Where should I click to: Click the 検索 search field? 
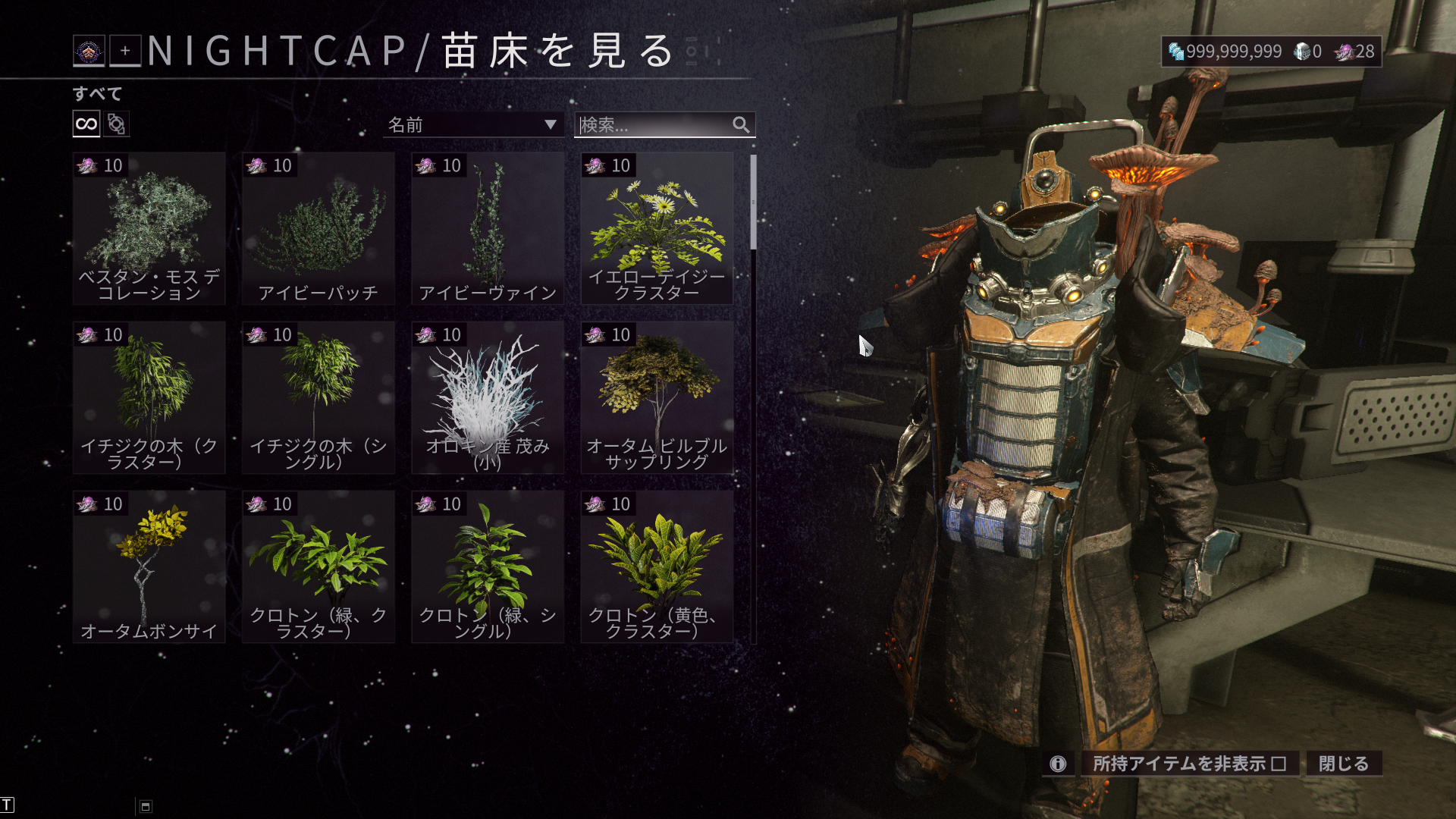click(x=652, y=124)
